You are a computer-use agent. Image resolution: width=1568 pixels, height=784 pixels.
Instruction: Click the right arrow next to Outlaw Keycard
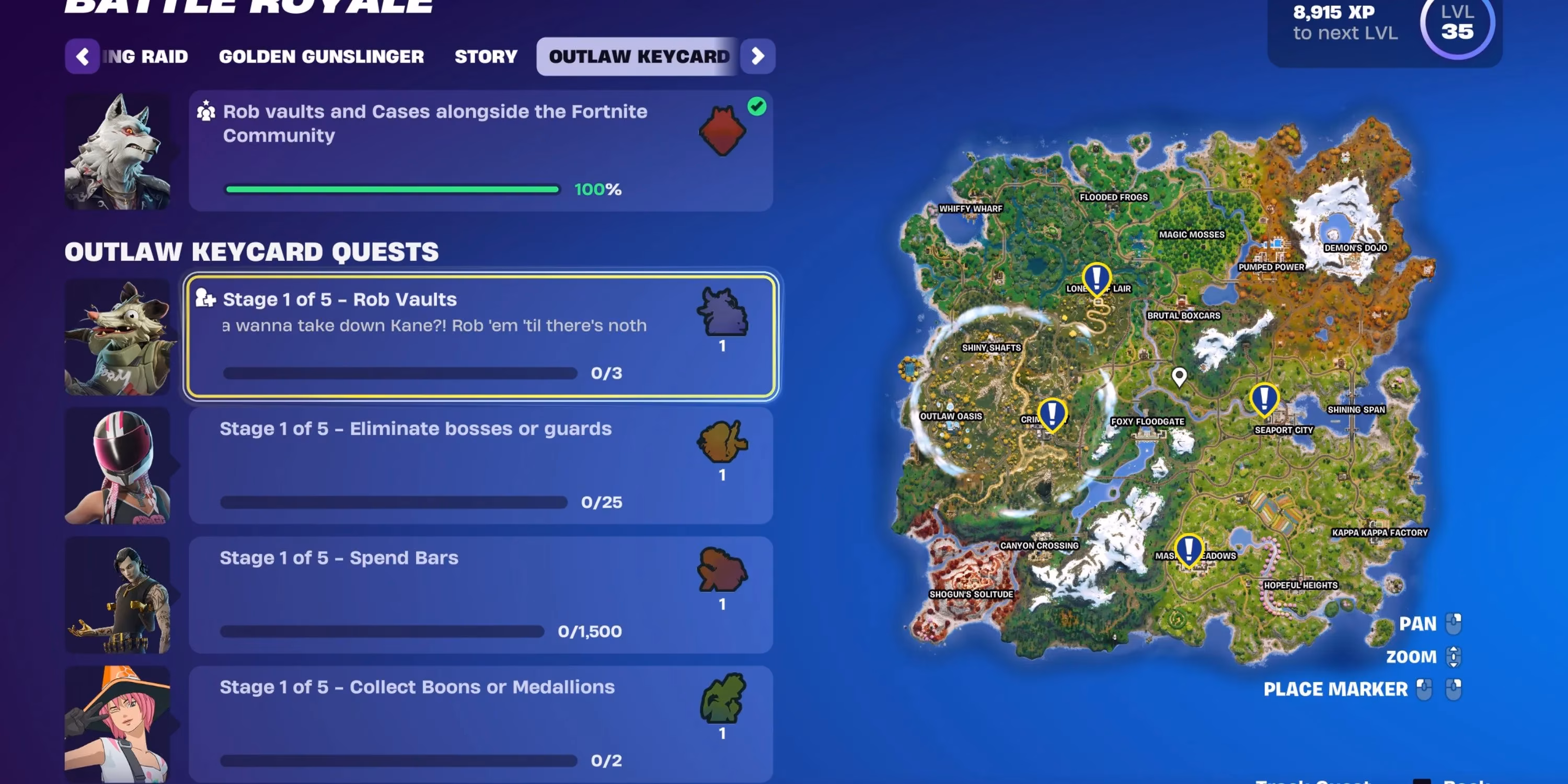(757, 56)
